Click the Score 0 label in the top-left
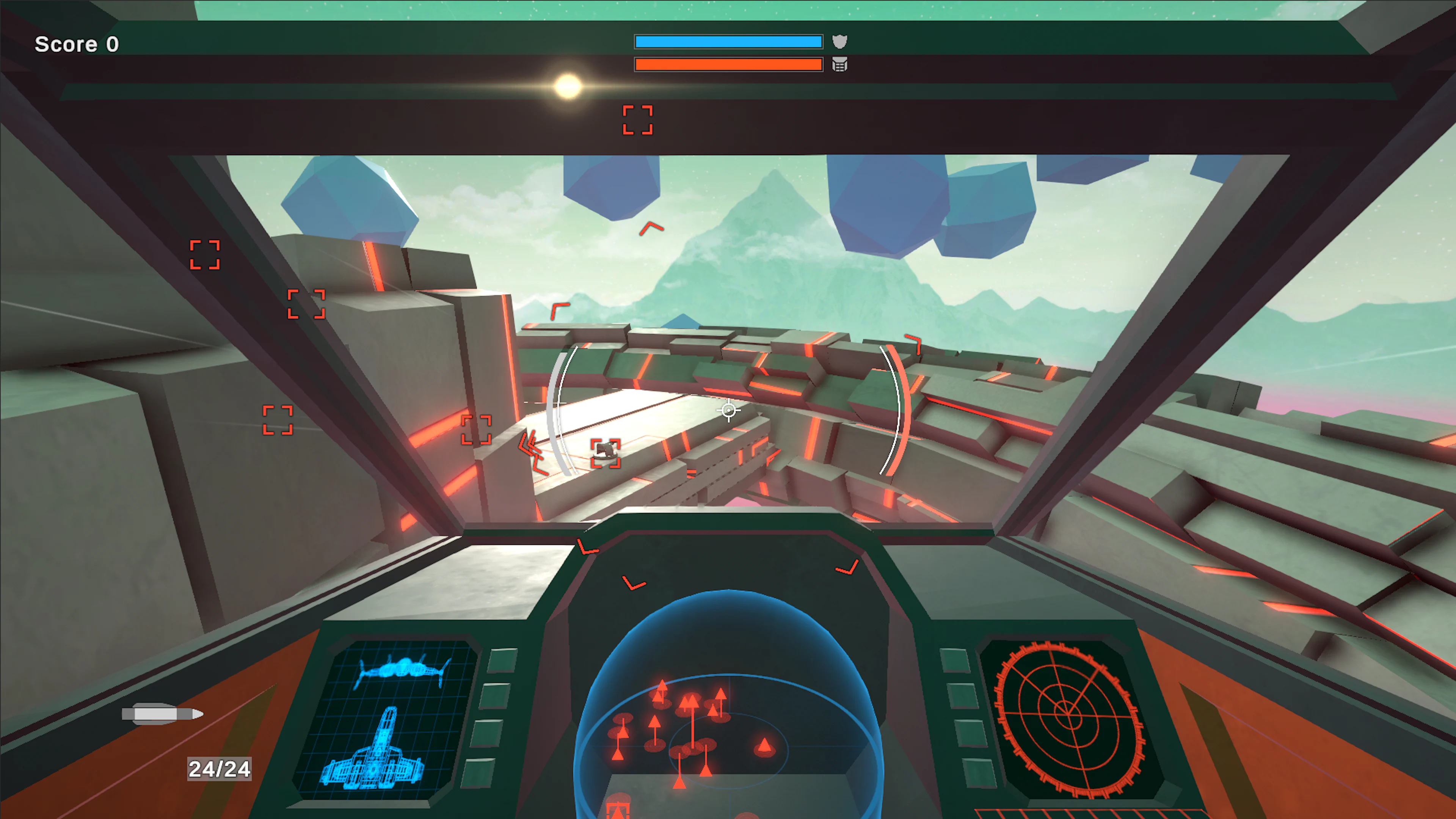This screenshot has height=819, width=1456. coord(76,44)
